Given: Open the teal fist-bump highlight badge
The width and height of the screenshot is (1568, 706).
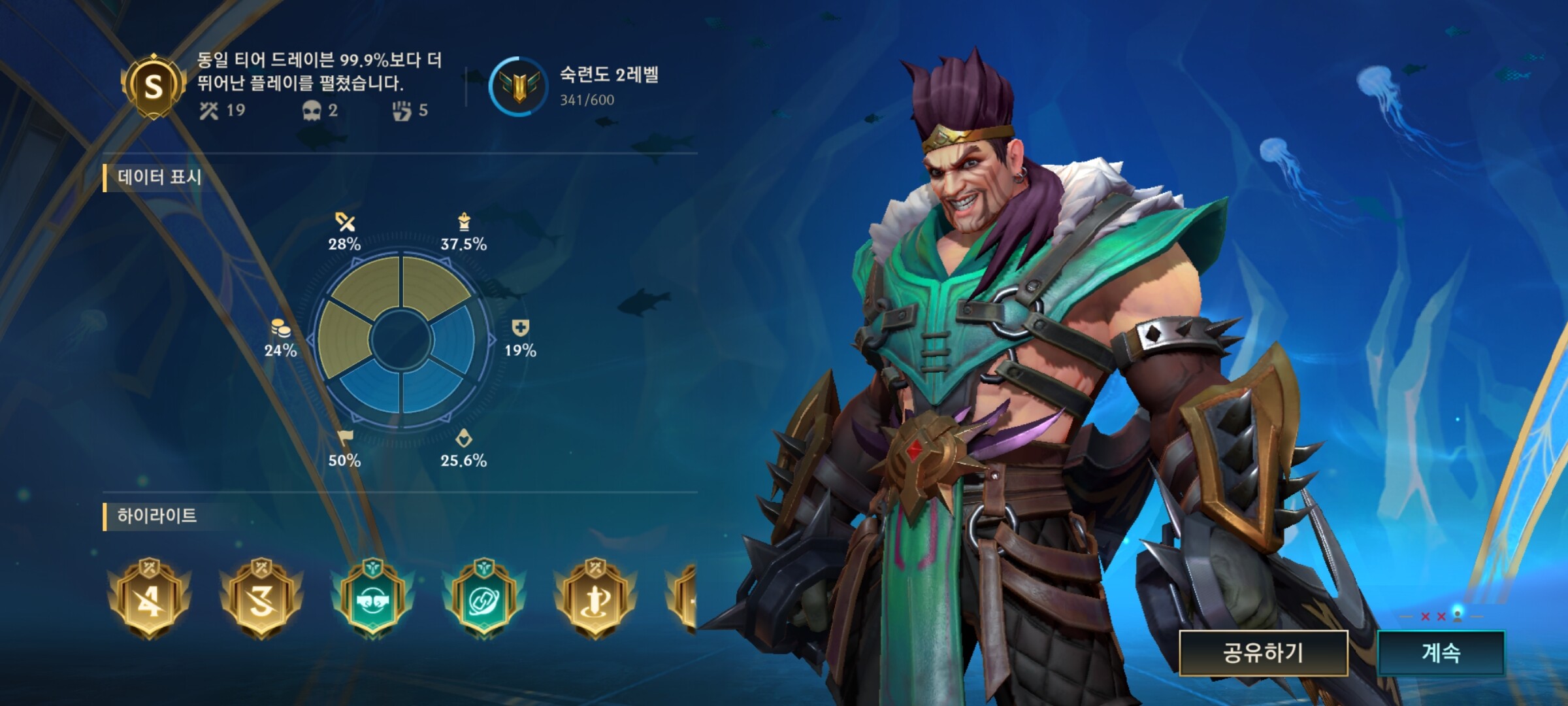Looking at the screenshot, I should (x=372, y=598).
